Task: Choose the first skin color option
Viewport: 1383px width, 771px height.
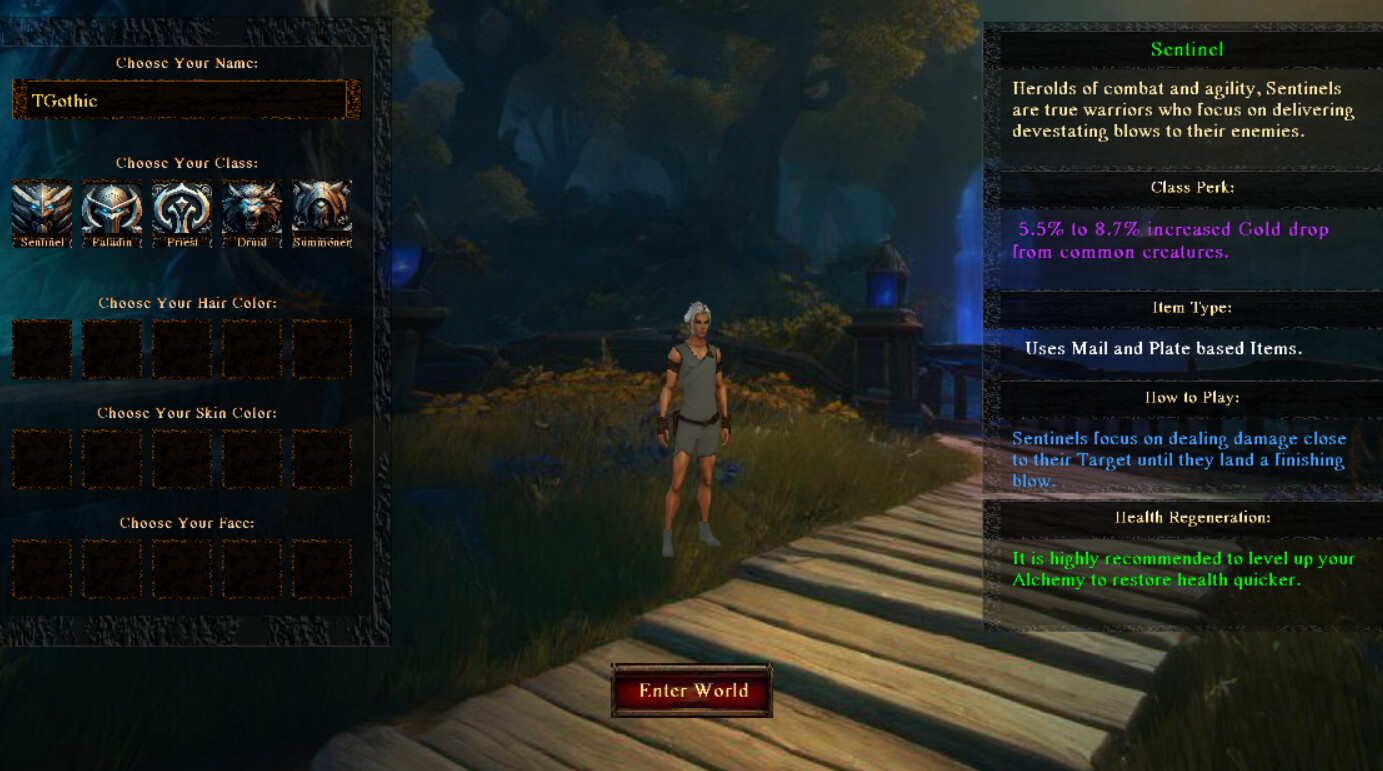Action: click(x=41, y=460)
